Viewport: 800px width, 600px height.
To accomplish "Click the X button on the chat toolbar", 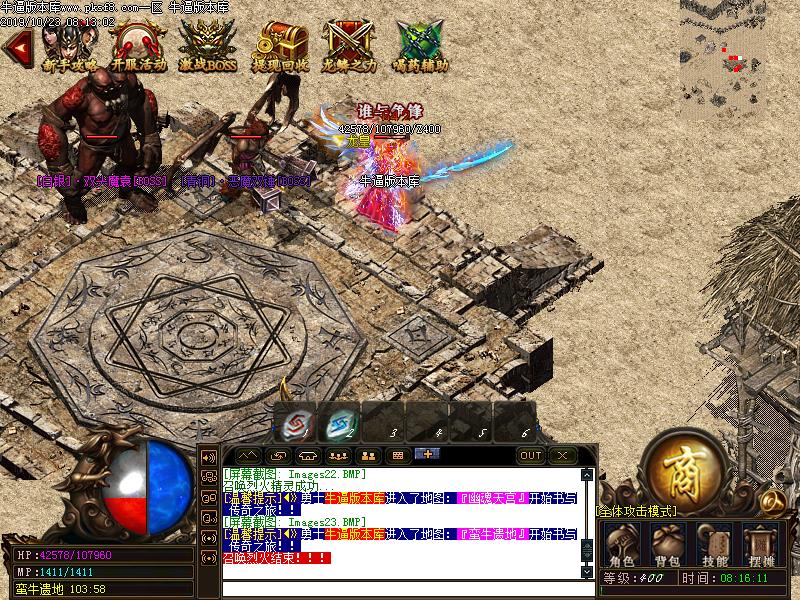I will click(562, 455).
